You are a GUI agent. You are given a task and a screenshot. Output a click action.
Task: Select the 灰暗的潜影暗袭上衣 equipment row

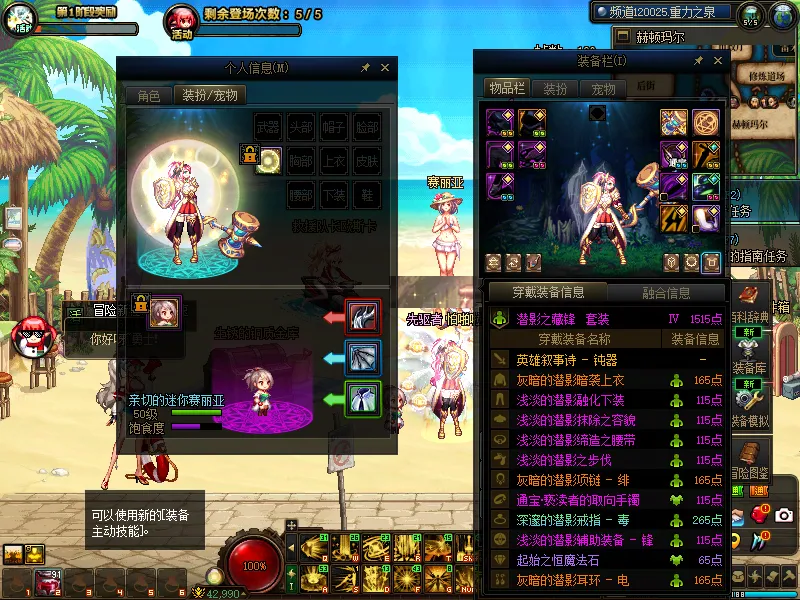pyautogui.click(x=570, y=380)
